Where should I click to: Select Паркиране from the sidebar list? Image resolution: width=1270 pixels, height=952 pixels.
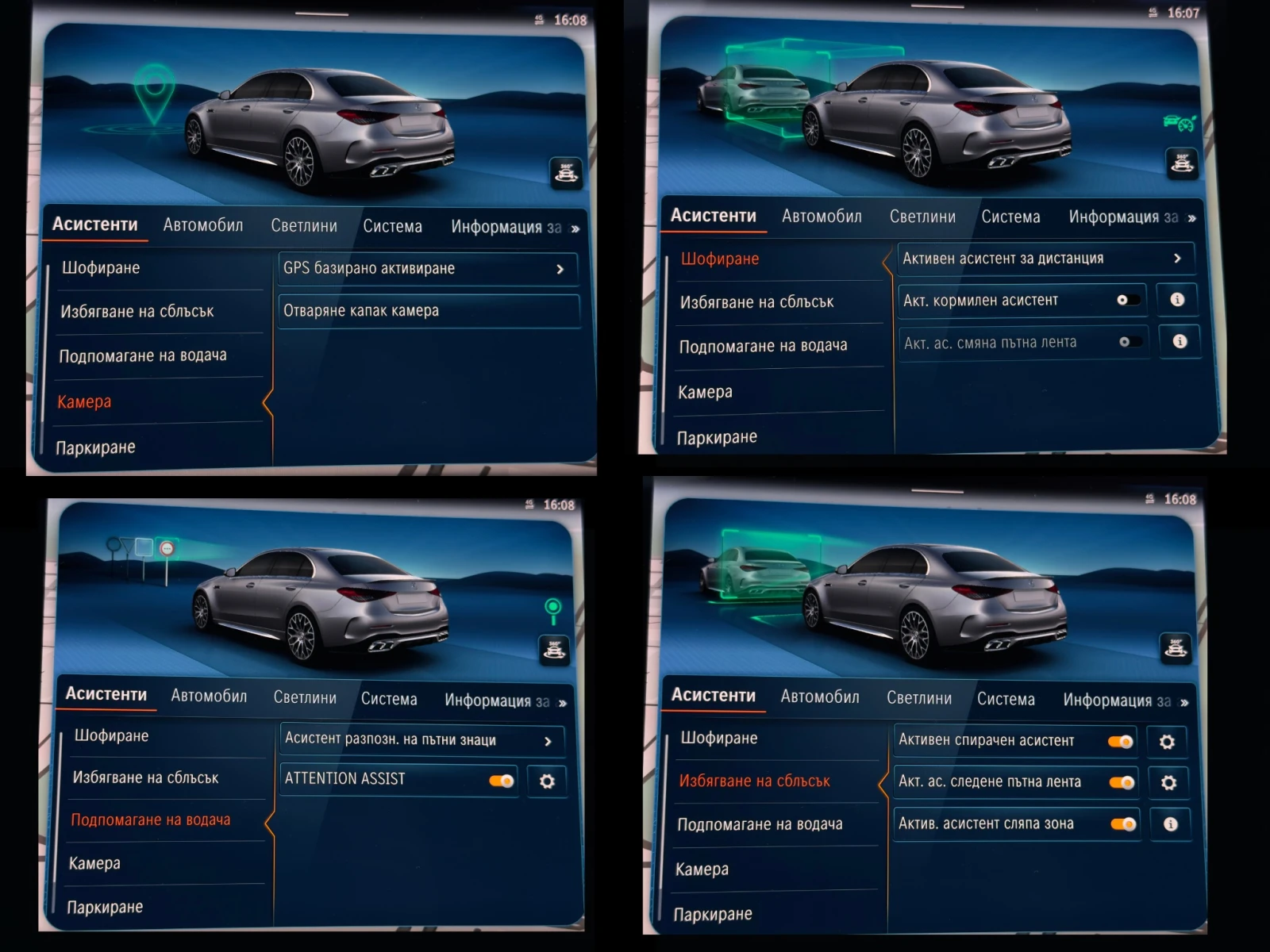(x=96, y=447)
